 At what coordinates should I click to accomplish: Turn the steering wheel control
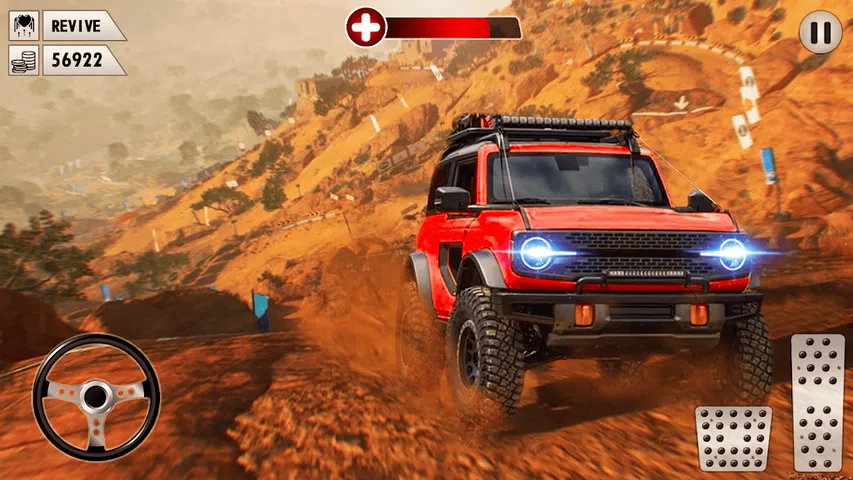(96, 396)
